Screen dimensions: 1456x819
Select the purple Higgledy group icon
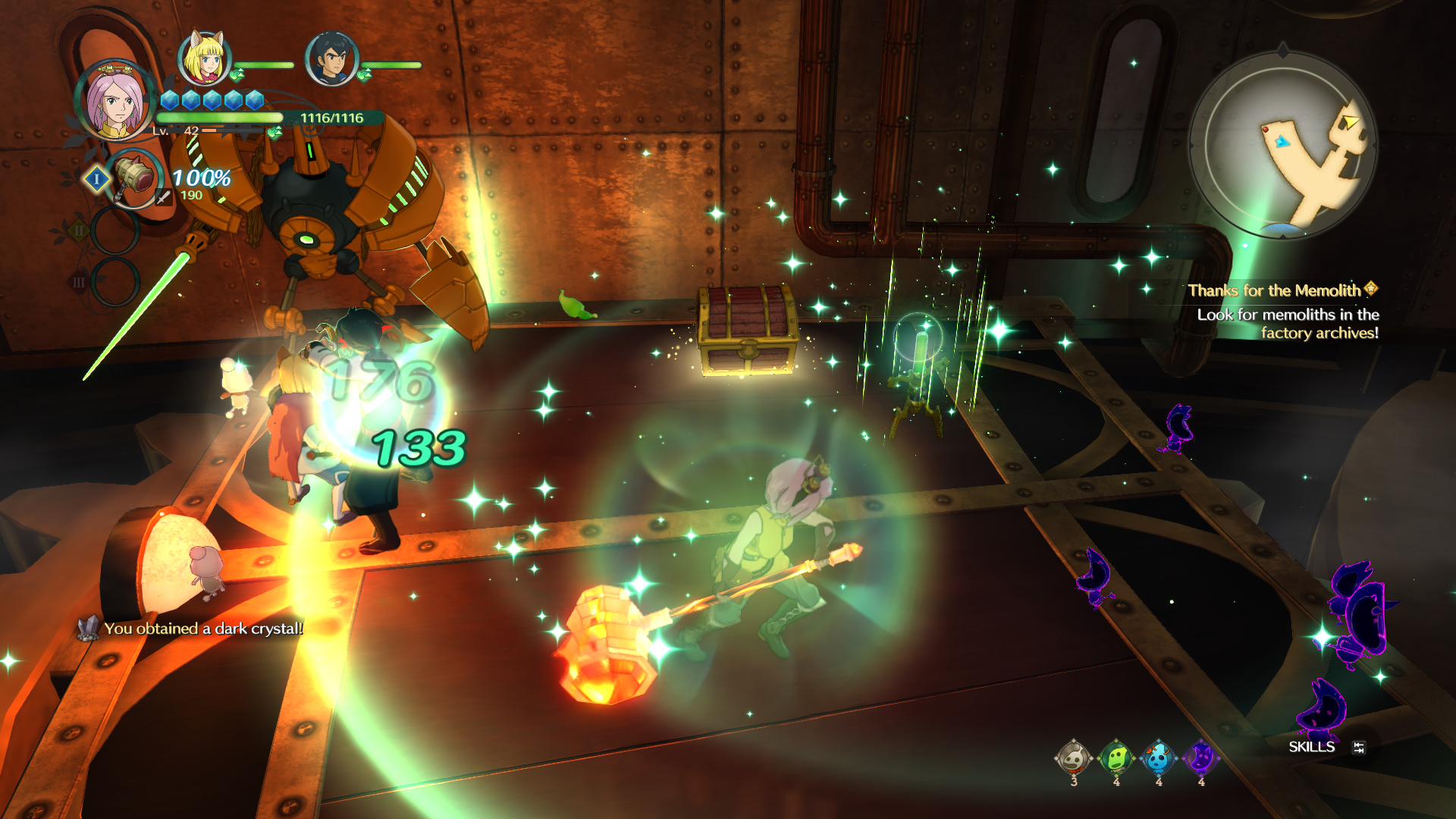point(1201,758)
